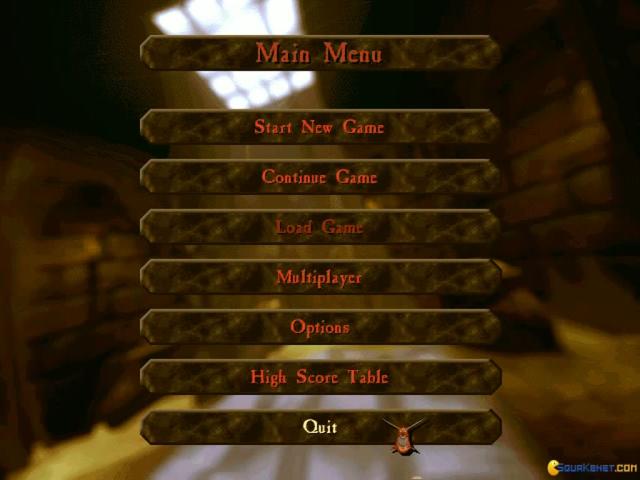Screen dimensions: 640x480
Task: Choose Continue Game from the menu
Action: point(320,177)
